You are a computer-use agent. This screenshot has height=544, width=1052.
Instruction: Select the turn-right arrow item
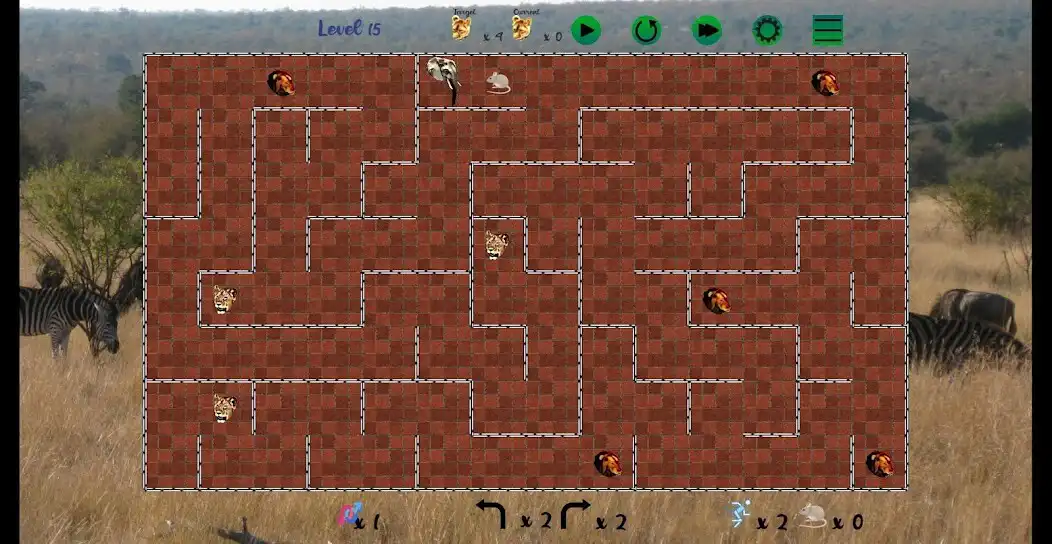click(x=576, y=515)
